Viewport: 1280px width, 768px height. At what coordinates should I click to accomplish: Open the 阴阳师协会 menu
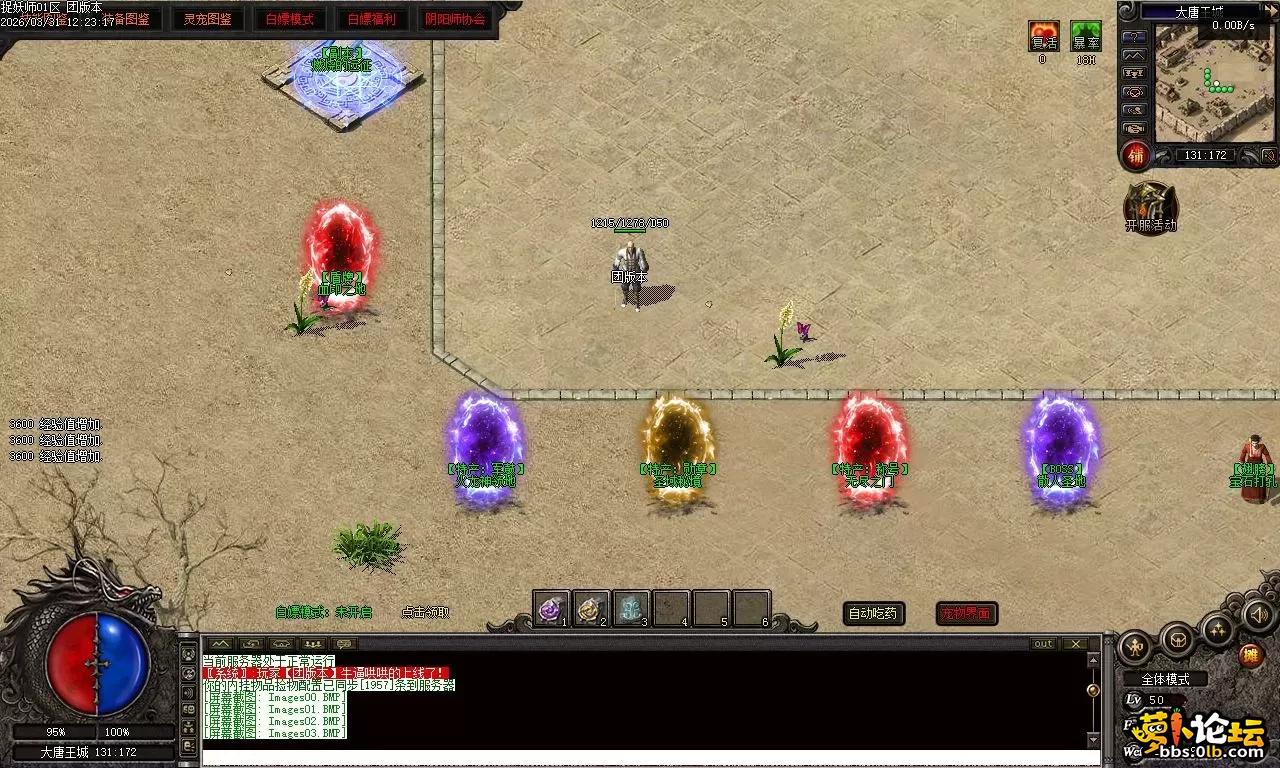(x=455, y=19)
